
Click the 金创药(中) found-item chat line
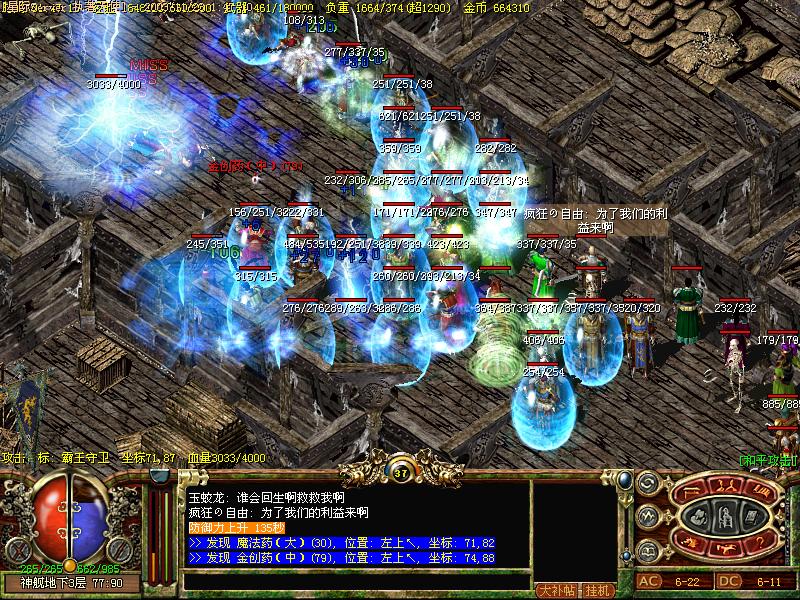(341, 557)
